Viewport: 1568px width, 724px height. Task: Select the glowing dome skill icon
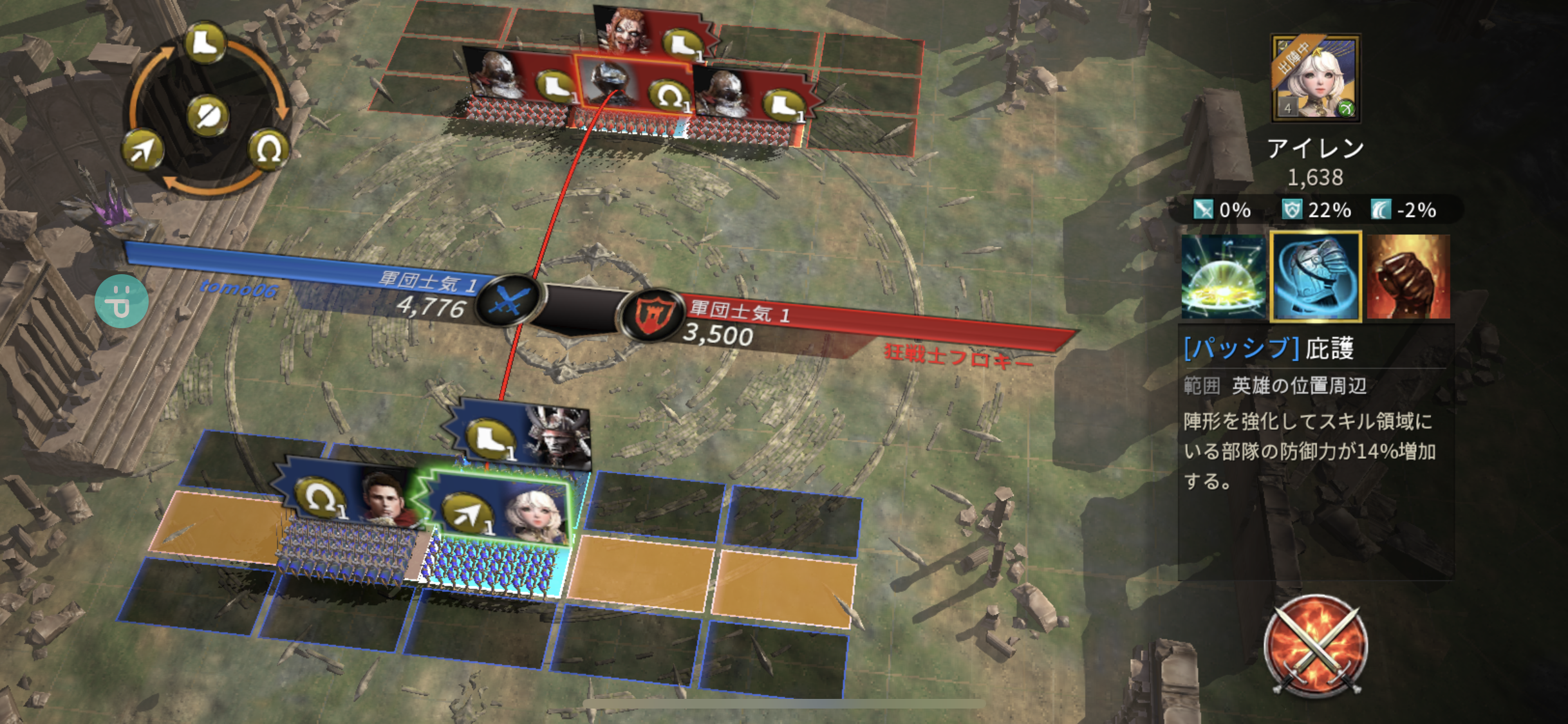(x=1223, y=277)
